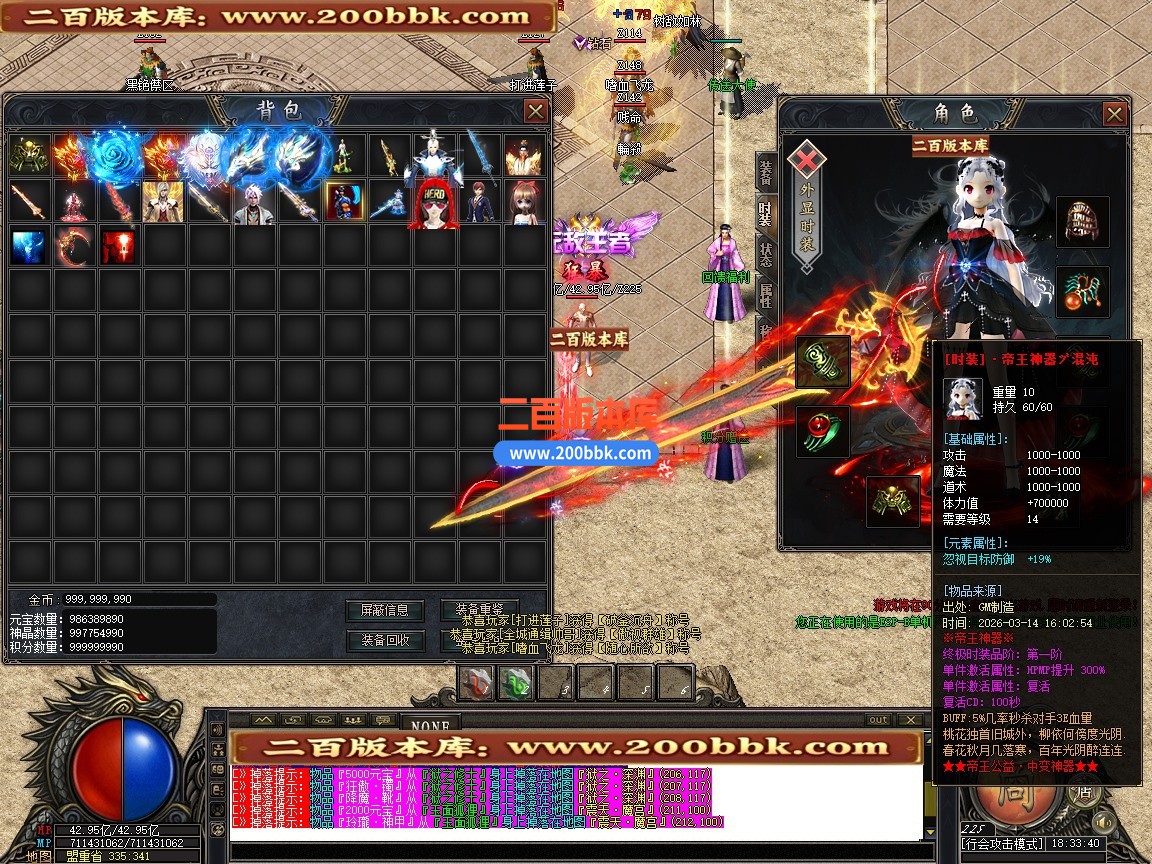This screenshot has height=864, width=1152.
Task: Close the 角色 character window
Action: point(1115,114)
